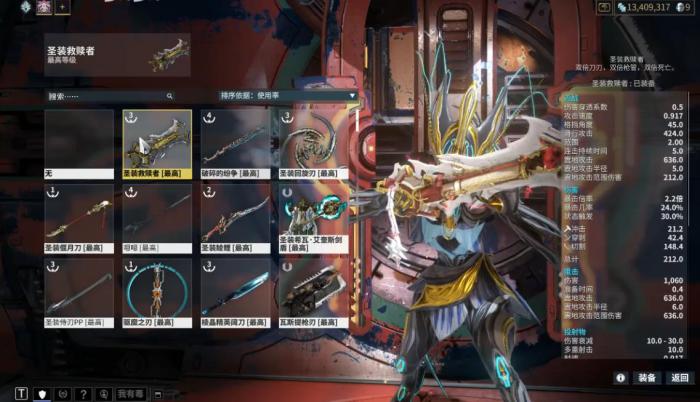Open the info button beside 装备
This screenshot has width=700, height=402.
tap(621, 378)
